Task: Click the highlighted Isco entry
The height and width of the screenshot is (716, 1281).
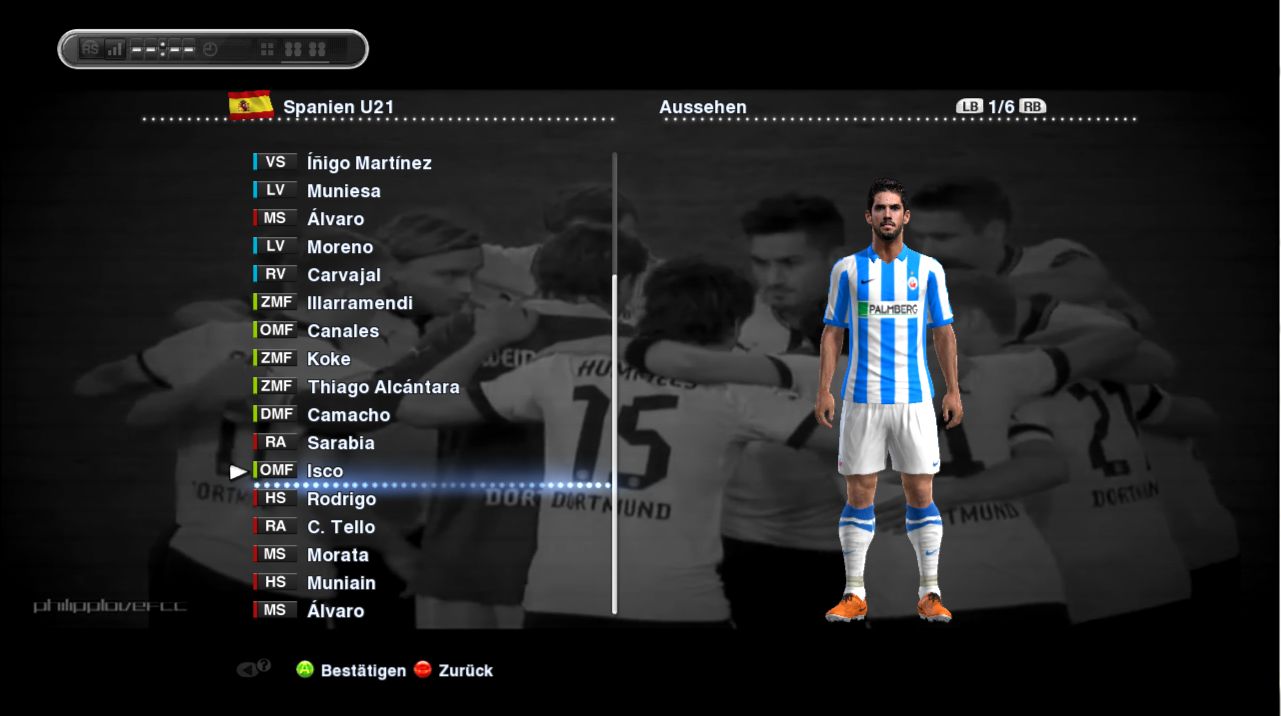Action: (325, 471)
